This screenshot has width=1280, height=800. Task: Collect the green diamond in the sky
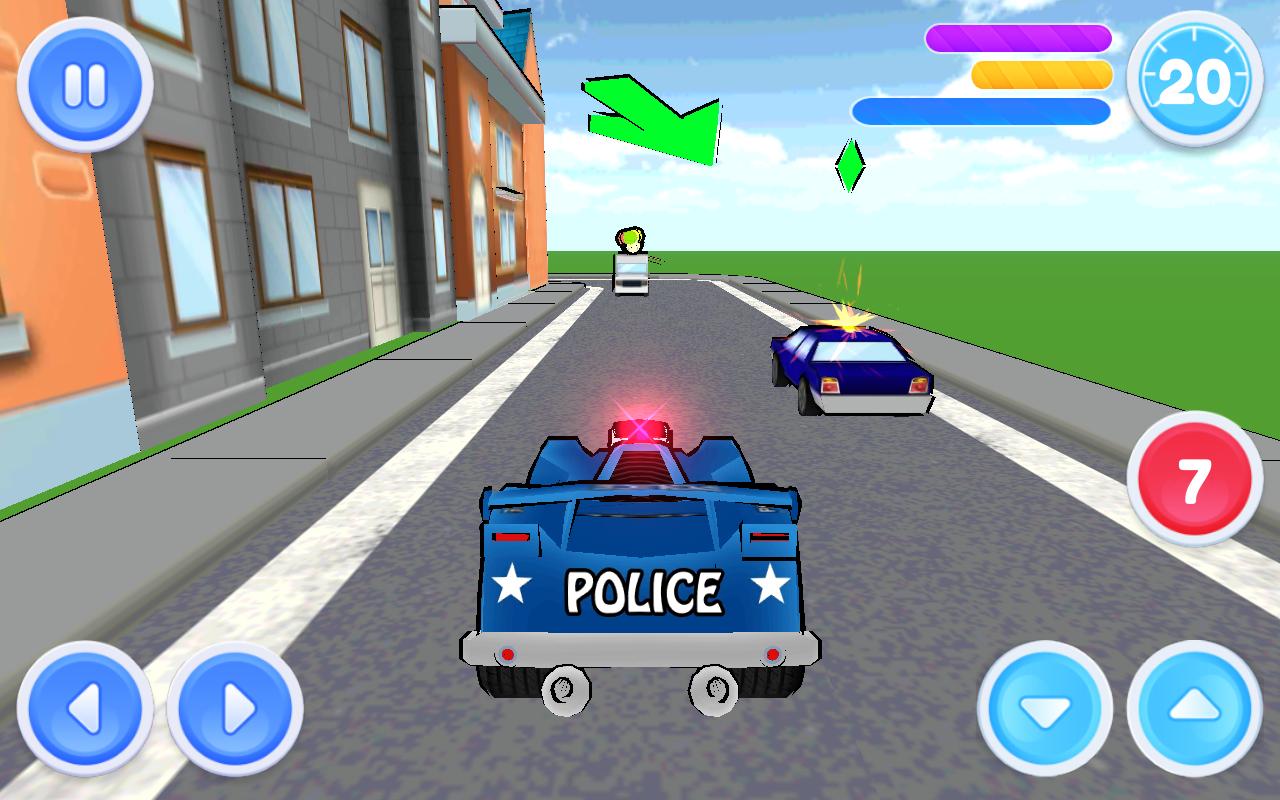click(x=852, y=167)
